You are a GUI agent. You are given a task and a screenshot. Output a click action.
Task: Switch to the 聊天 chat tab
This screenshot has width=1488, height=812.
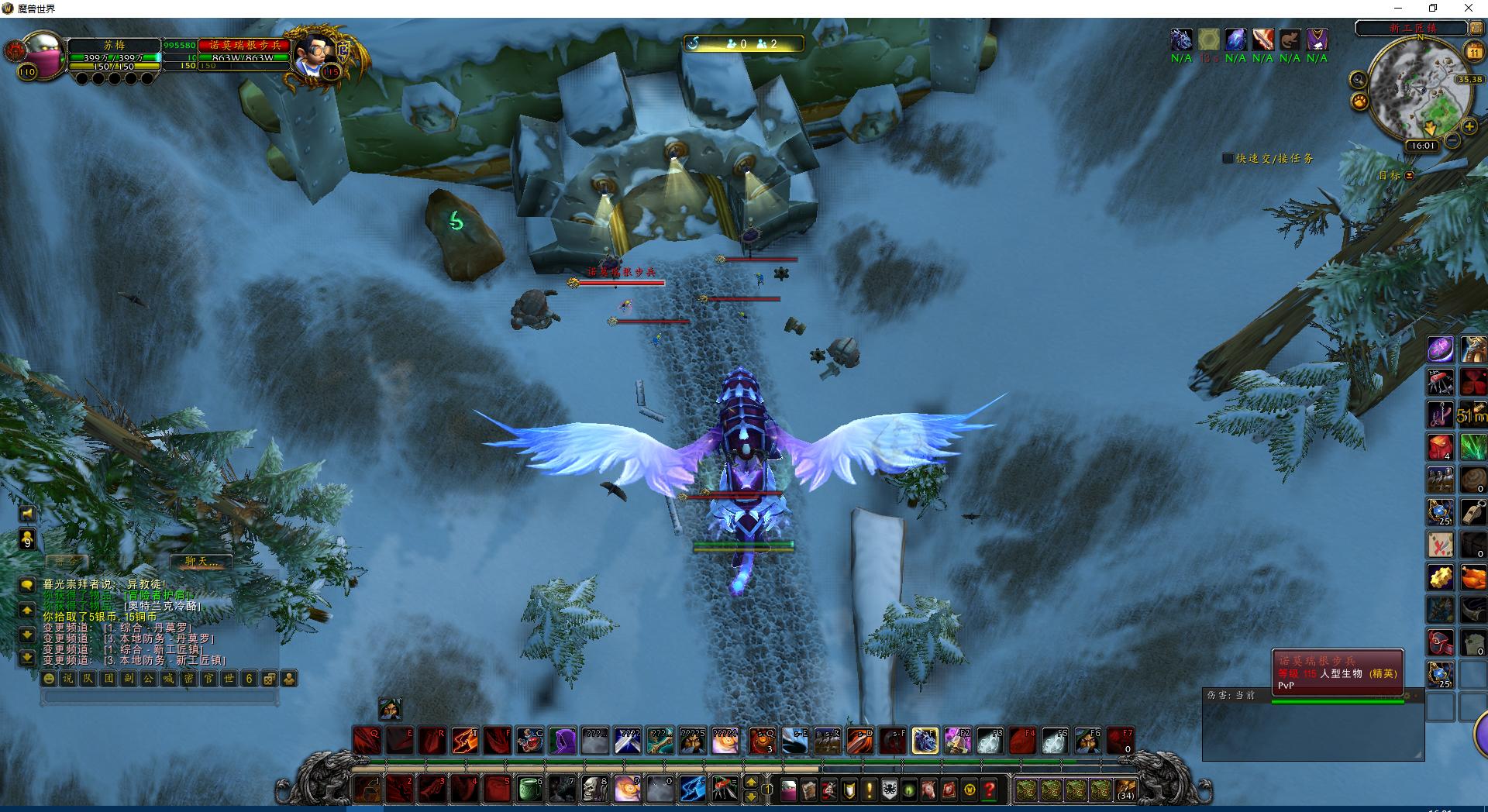[x=200, y=561]
